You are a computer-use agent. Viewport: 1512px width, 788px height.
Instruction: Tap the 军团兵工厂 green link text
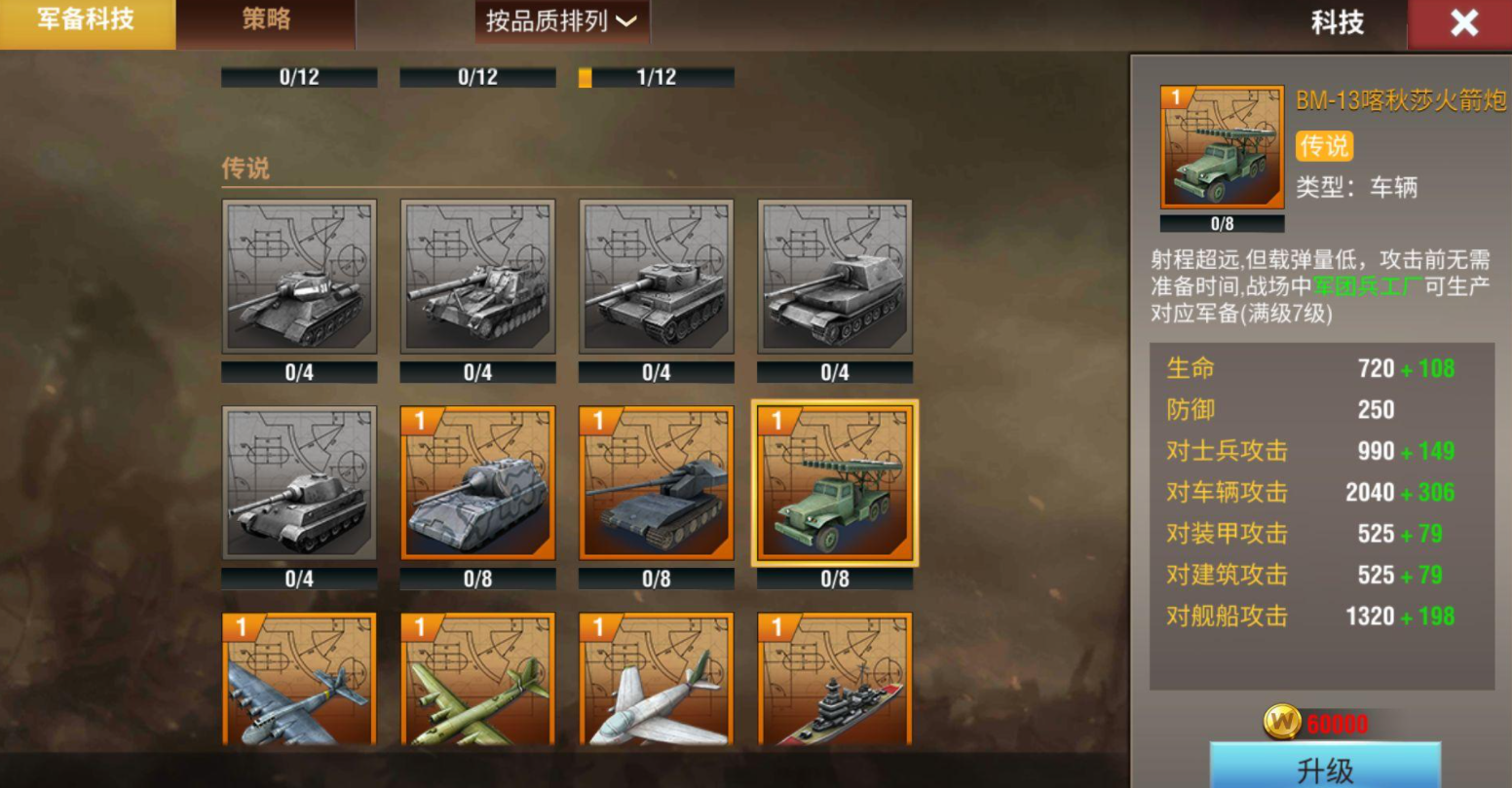[1368, 286]
